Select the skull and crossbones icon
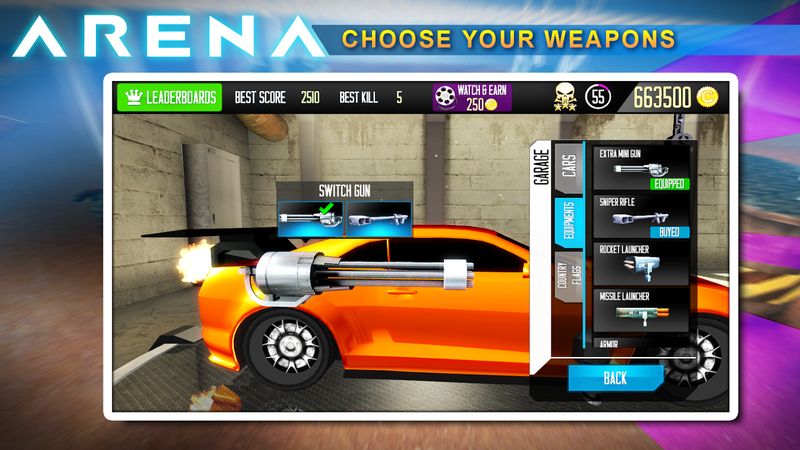Viewport: 800px width, 450px height. tap(566, 98)
